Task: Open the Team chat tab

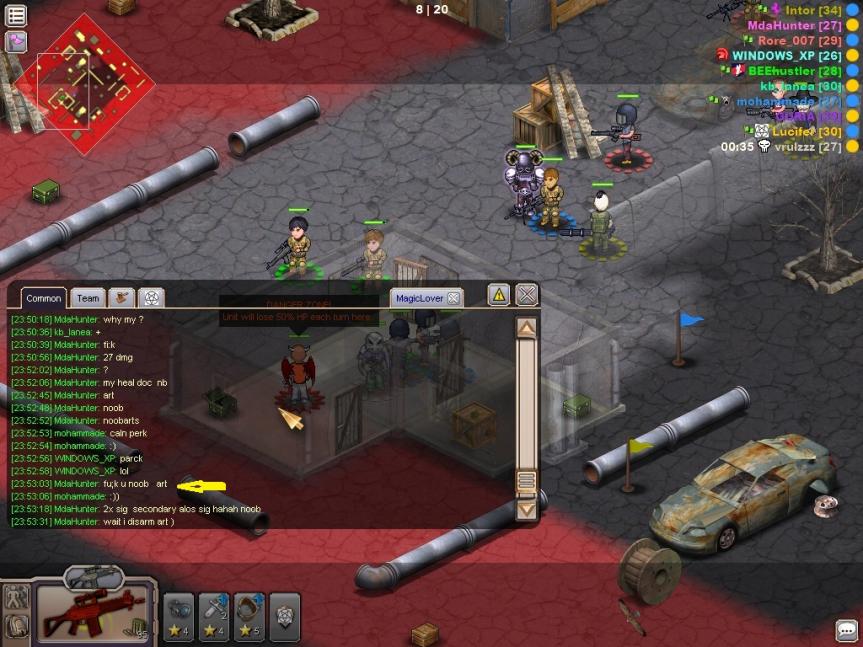Action: (88, 298)
